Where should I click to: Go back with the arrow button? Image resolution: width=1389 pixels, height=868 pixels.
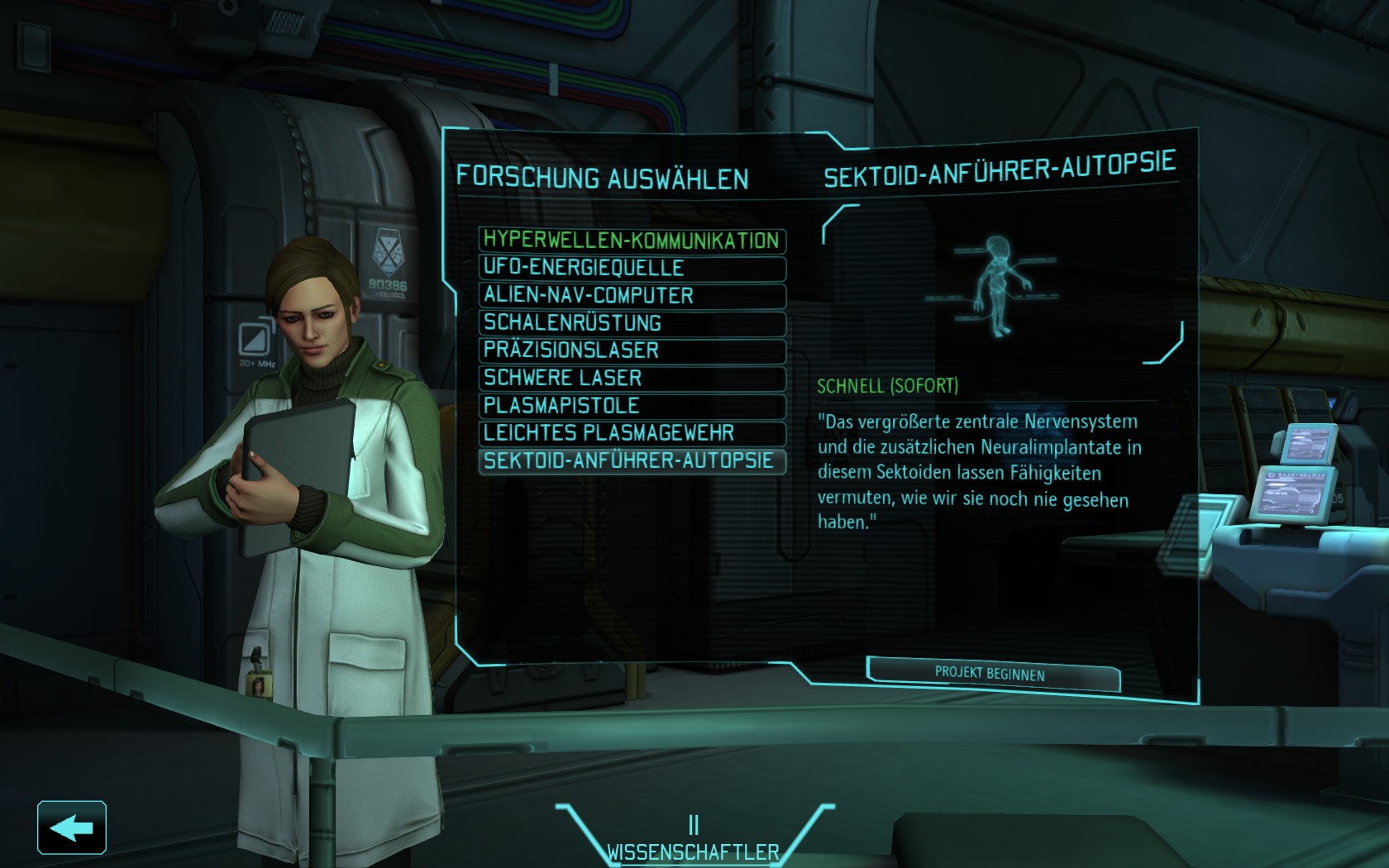click(72, 827)
